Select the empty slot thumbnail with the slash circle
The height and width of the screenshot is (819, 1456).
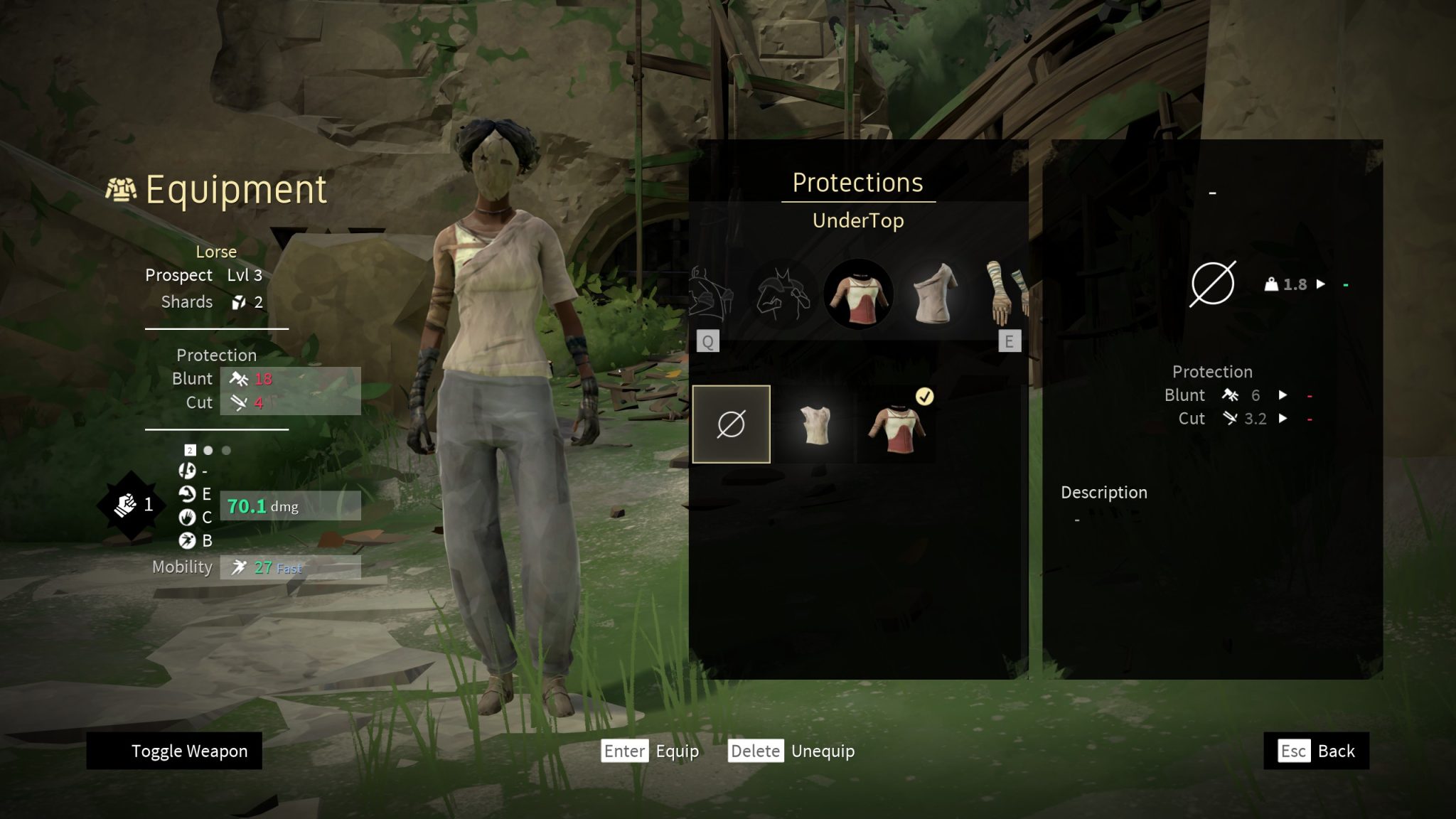tap(732, 424)
